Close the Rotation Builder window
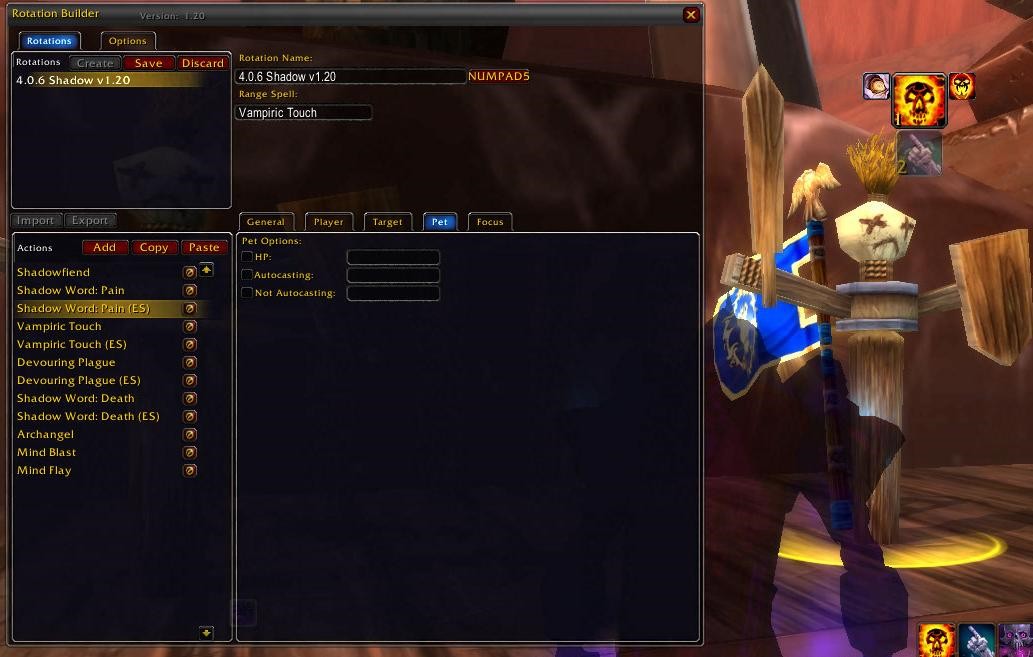The height and width of the screenshot is (657, 1033). coord(691,15)
